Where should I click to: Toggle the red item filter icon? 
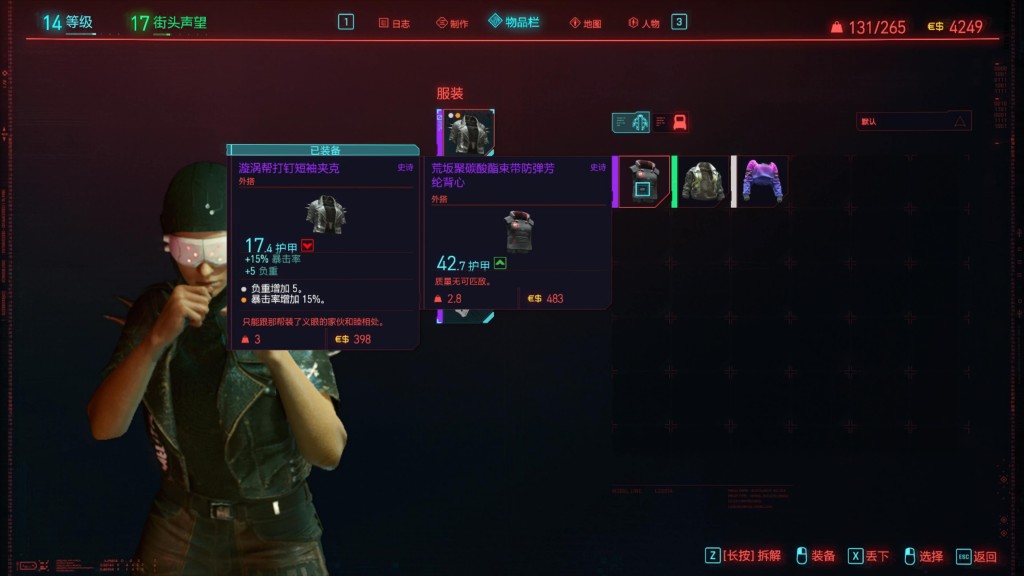tap(680, 122)
